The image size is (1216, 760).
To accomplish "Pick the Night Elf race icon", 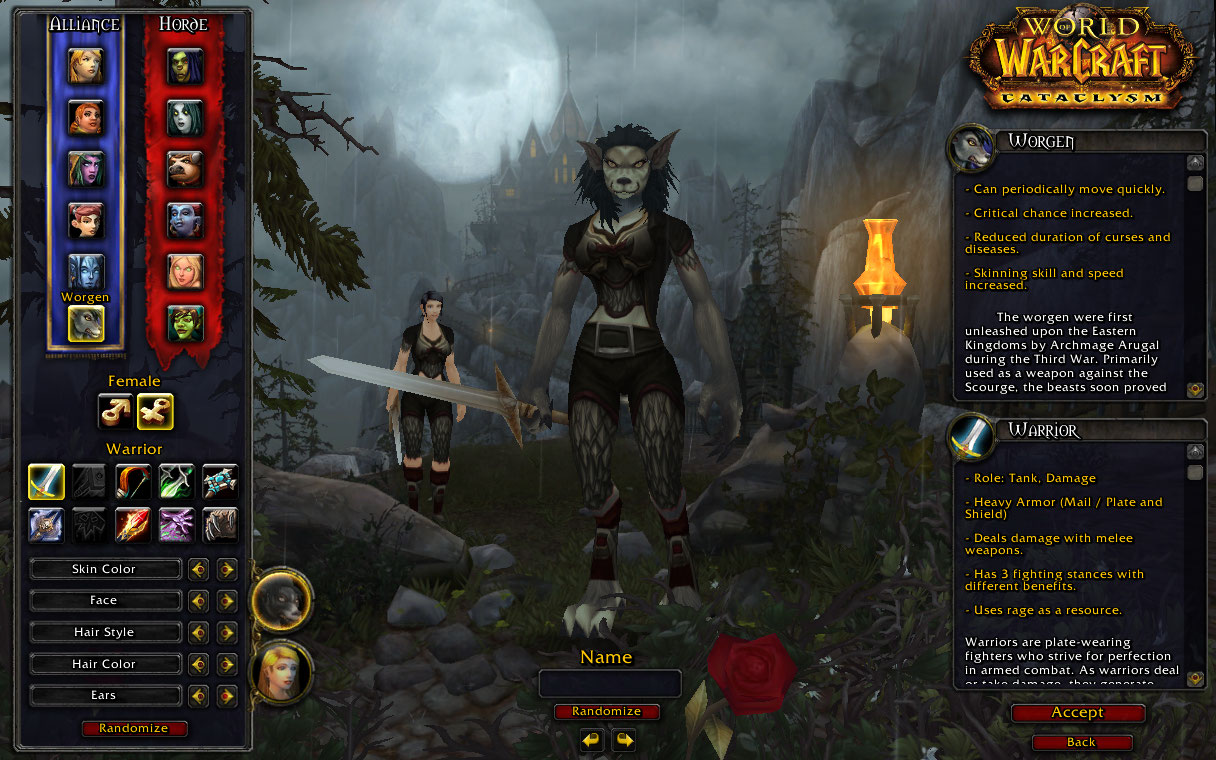I will [86, 168].
